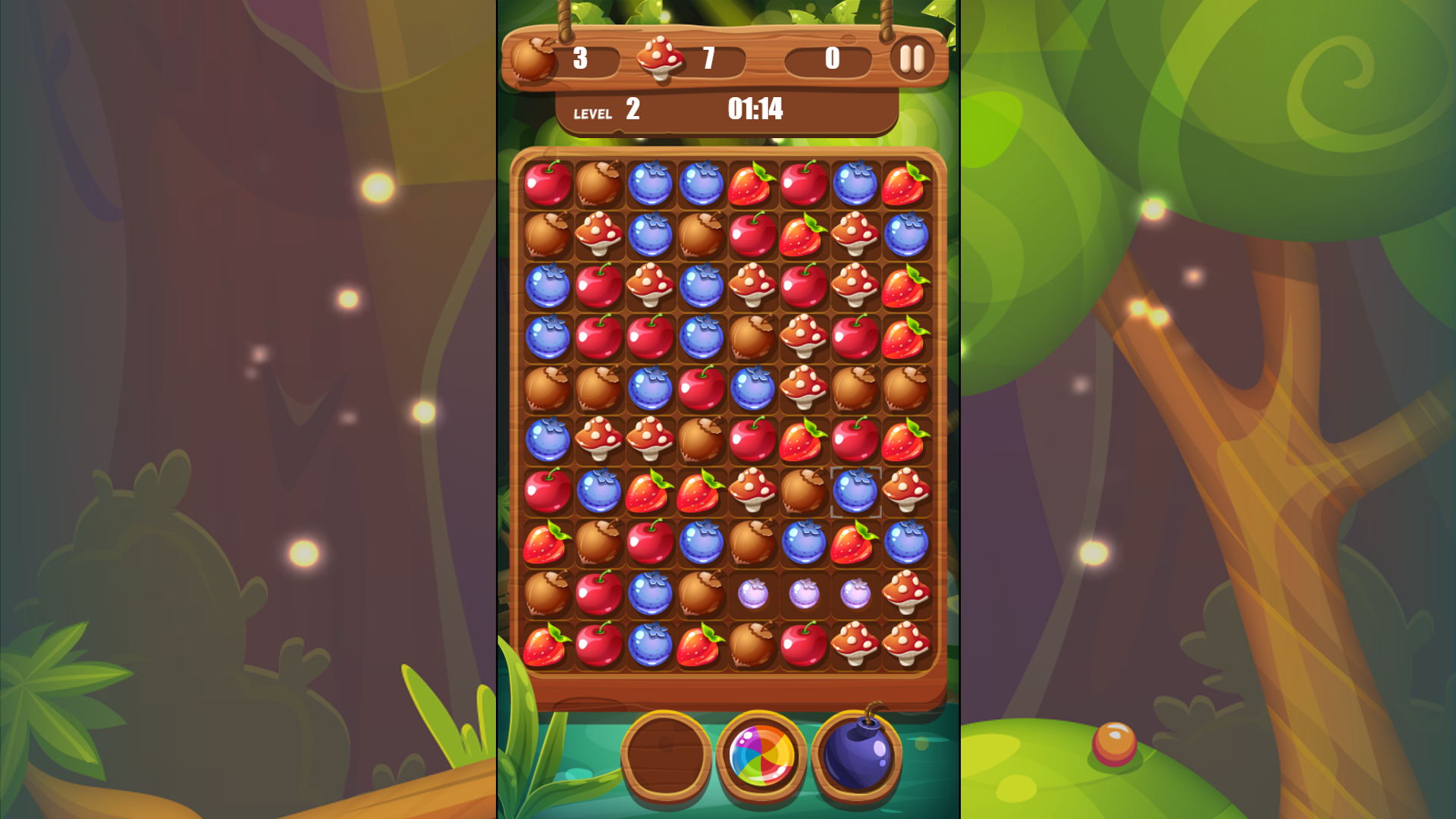This screenshot has height=819, width=1456.
Task: Select the apple in the top-left corner
Action: (x=548, y=184)
